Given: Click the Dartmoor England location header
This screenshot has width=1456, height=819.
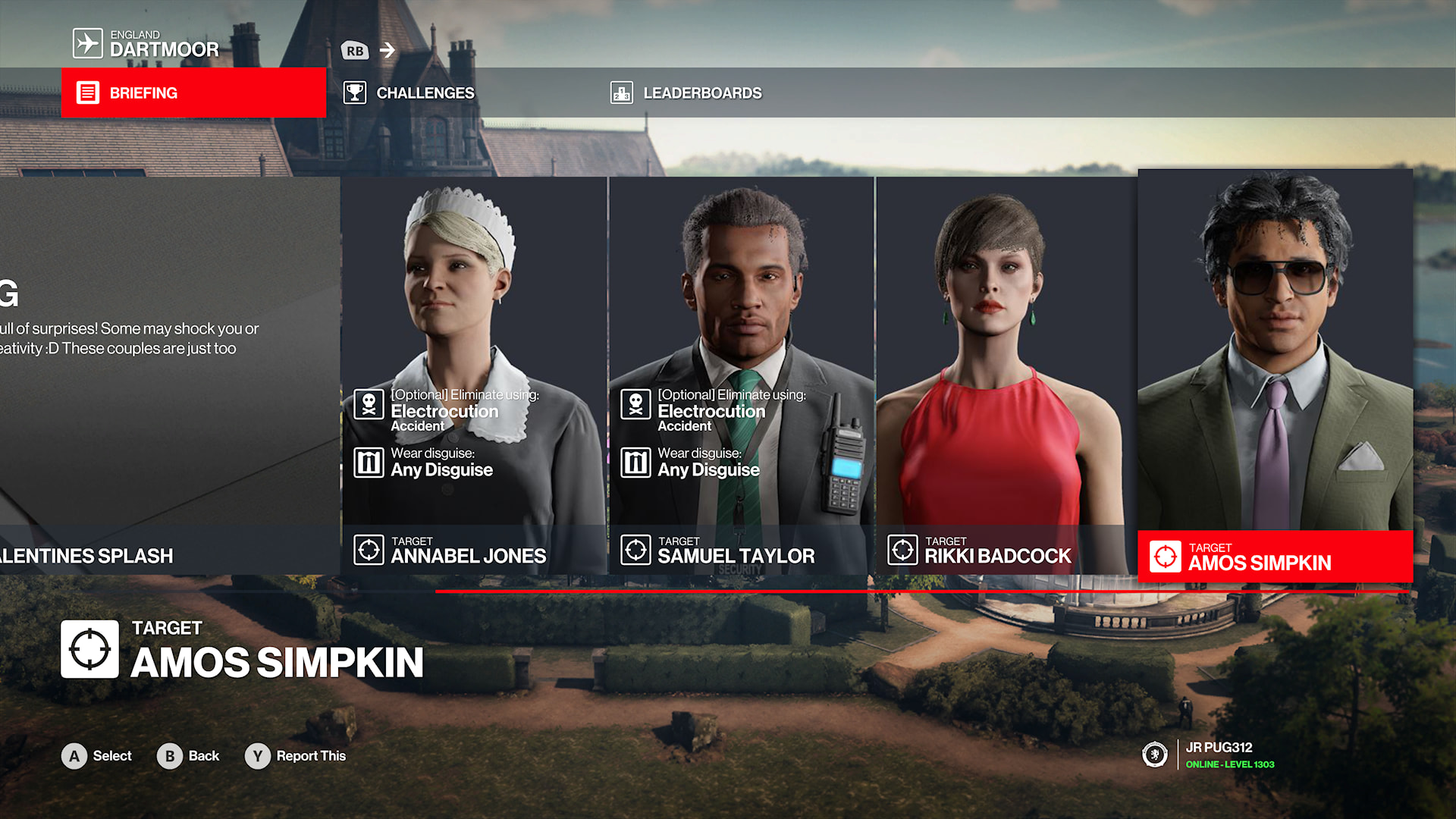Looking at the screenshot, I should click(x=146, y=44).
